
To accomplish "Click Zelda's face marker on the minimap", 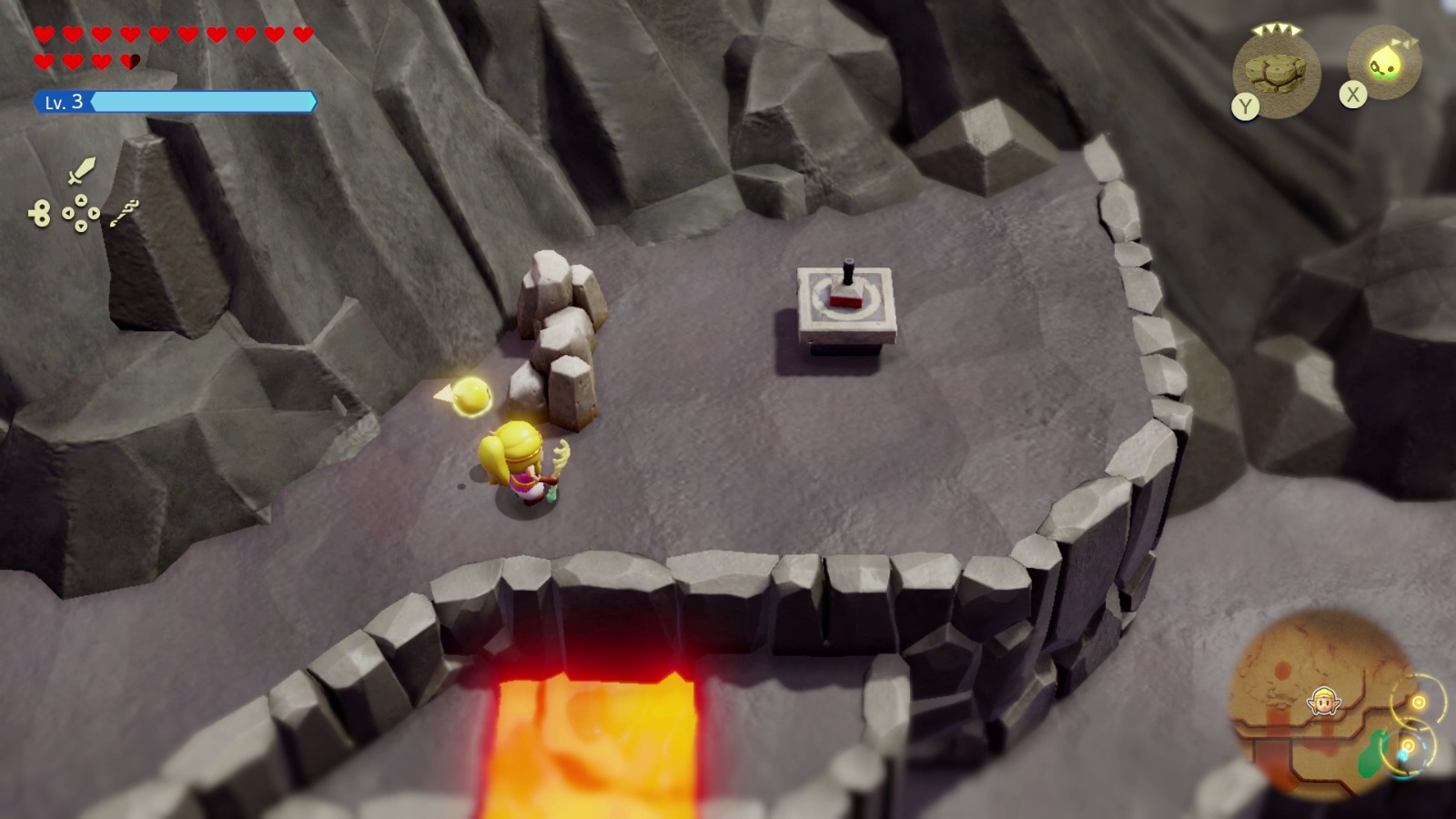I will (1322, 702).
